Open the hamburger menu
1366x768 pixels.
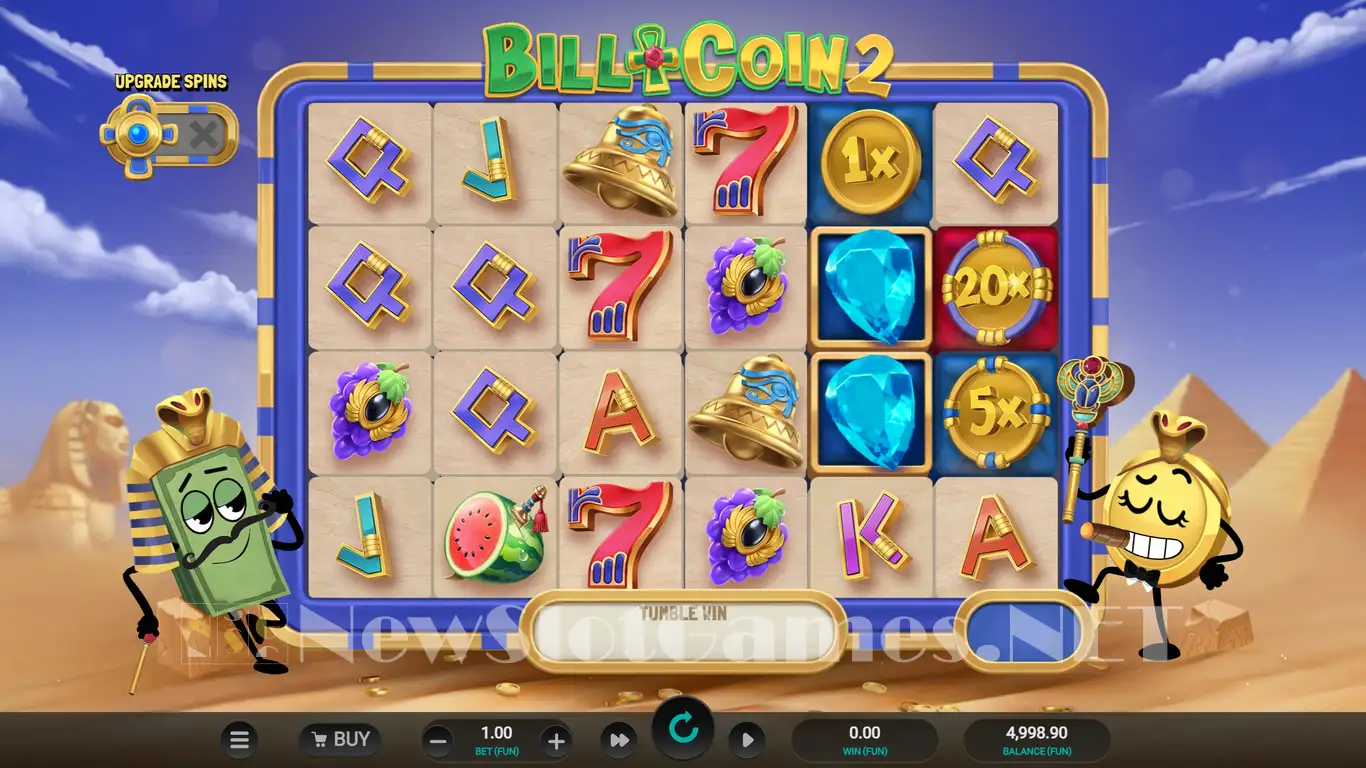[239, 740]
